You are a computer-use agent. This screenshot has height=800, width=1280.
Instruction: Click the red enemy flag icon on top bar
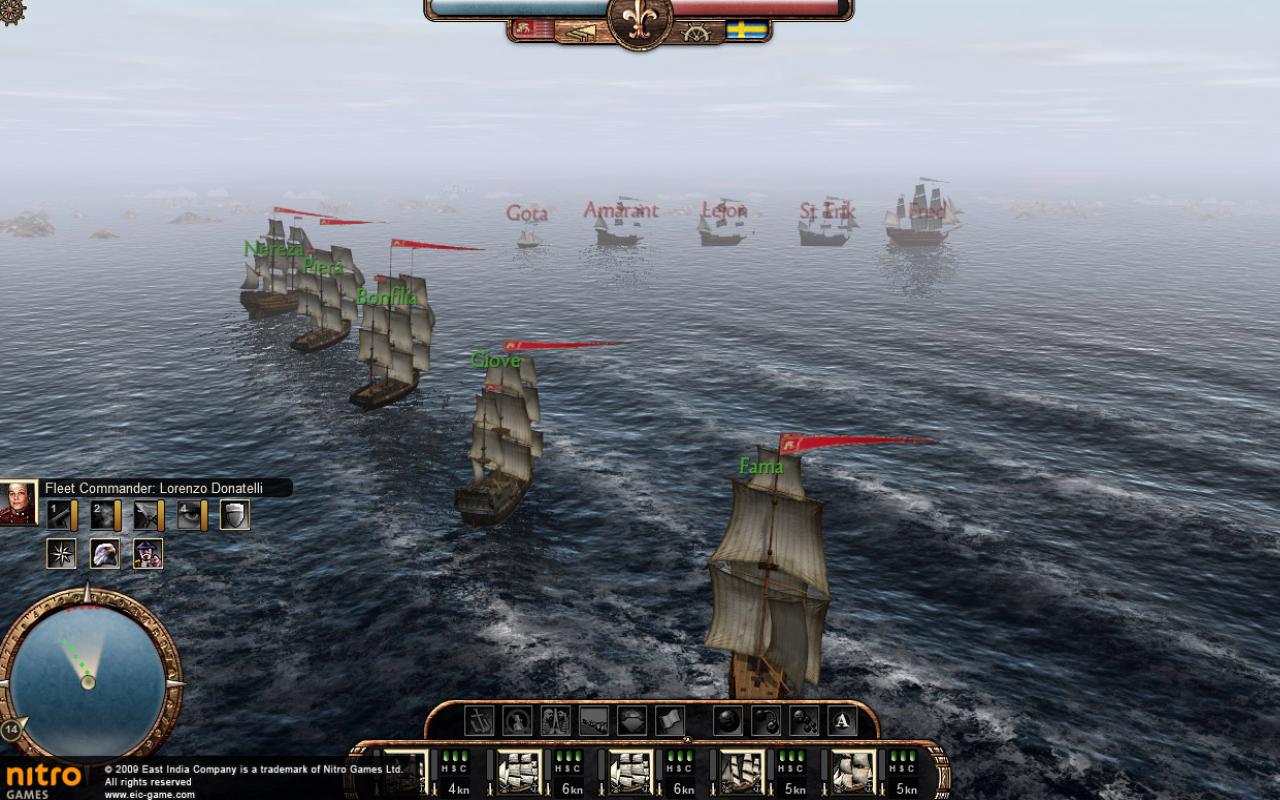525,30
